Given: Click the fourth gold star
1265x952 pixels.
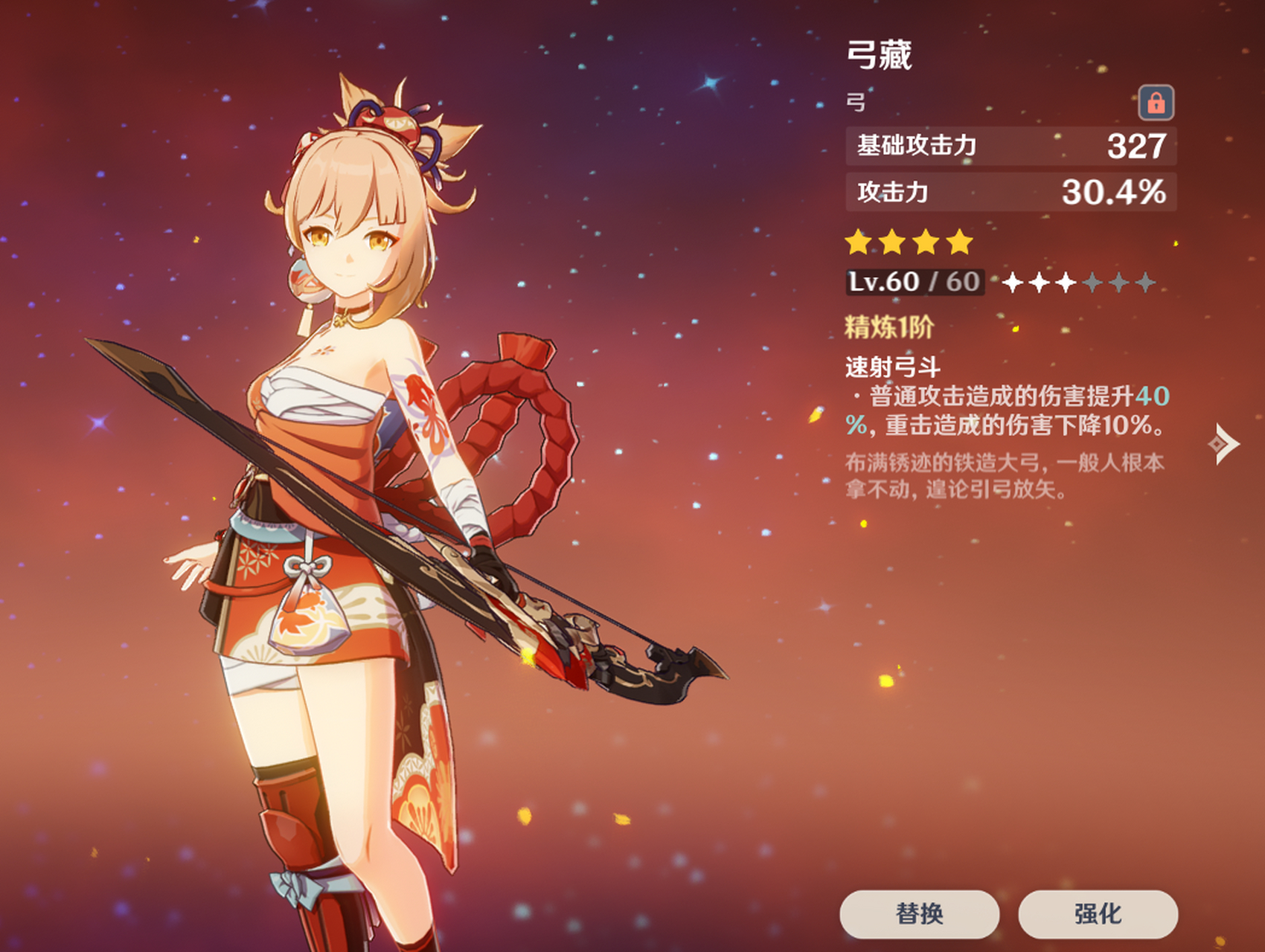Looking at the screenshot, I should [960, 242].
